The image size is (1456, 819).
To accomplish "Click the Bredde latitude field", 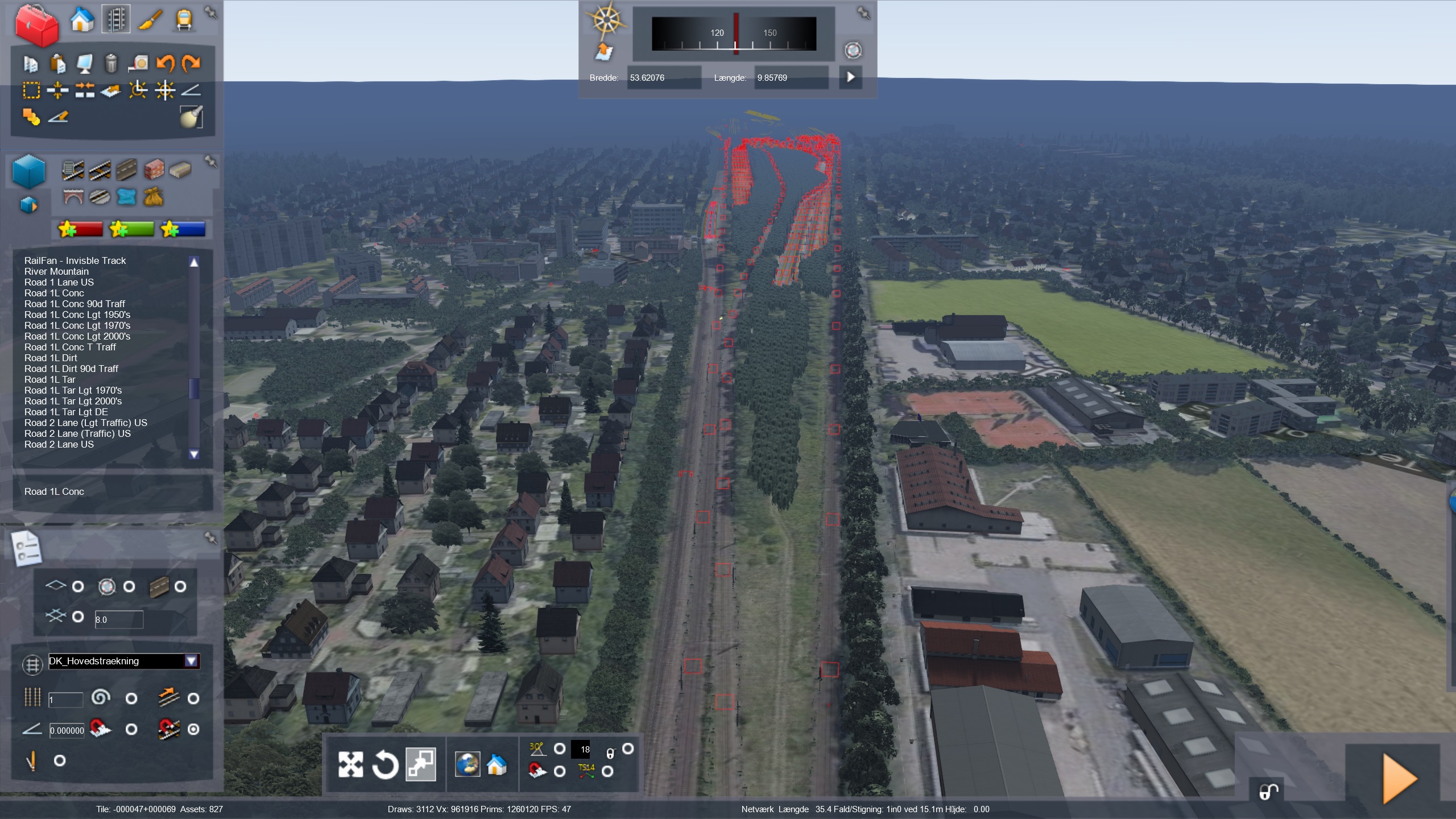I will coord(663,78).
